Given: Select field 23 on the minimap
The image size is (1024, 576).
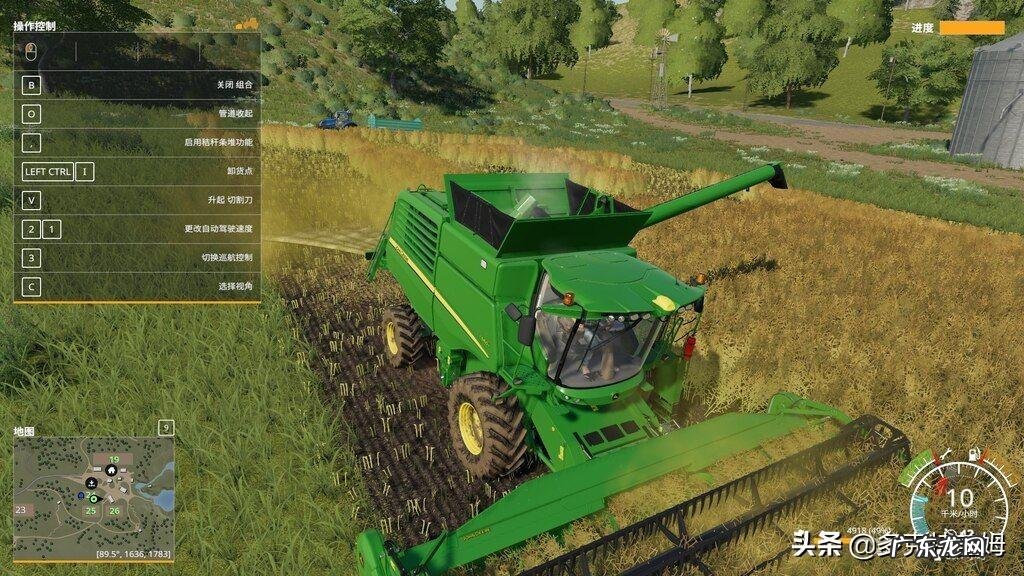Looking at the screenshot, I should (x=21, y=509).
